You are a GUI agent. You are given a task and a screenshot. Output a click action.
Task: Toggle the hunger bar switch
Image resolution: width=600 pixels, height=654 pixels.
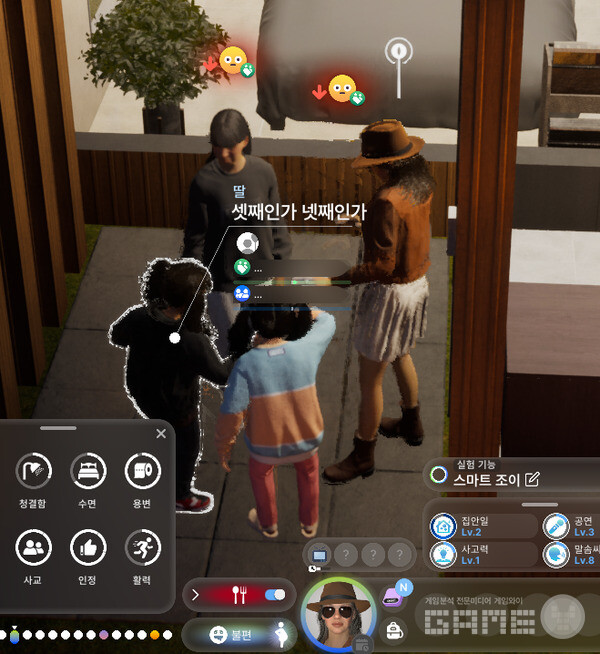click(274, 595)
